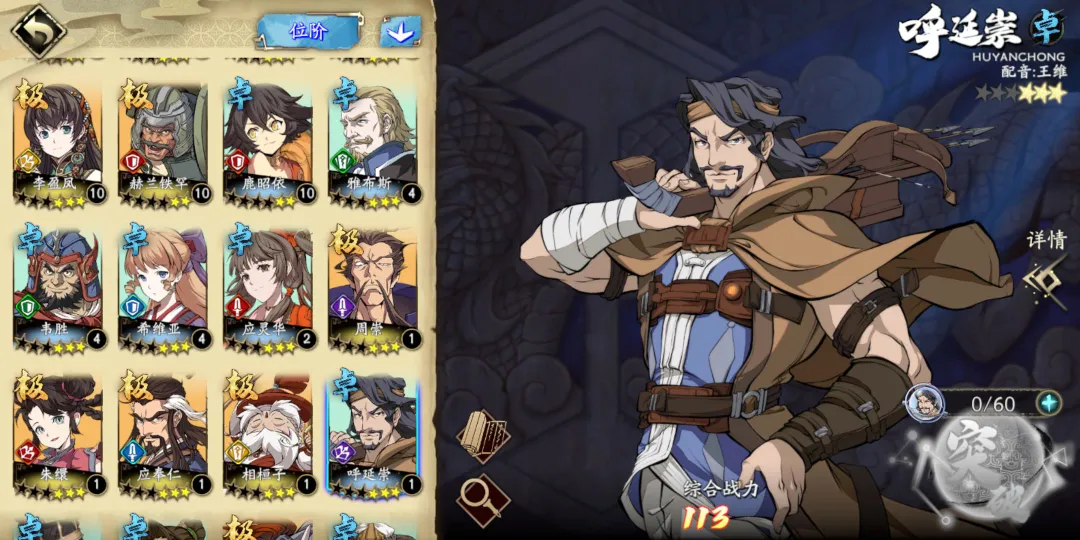This screenshot has height=540, width=1080.
Task: Select hero card 赫兰铁罕
Action: [x=162, y=141]
